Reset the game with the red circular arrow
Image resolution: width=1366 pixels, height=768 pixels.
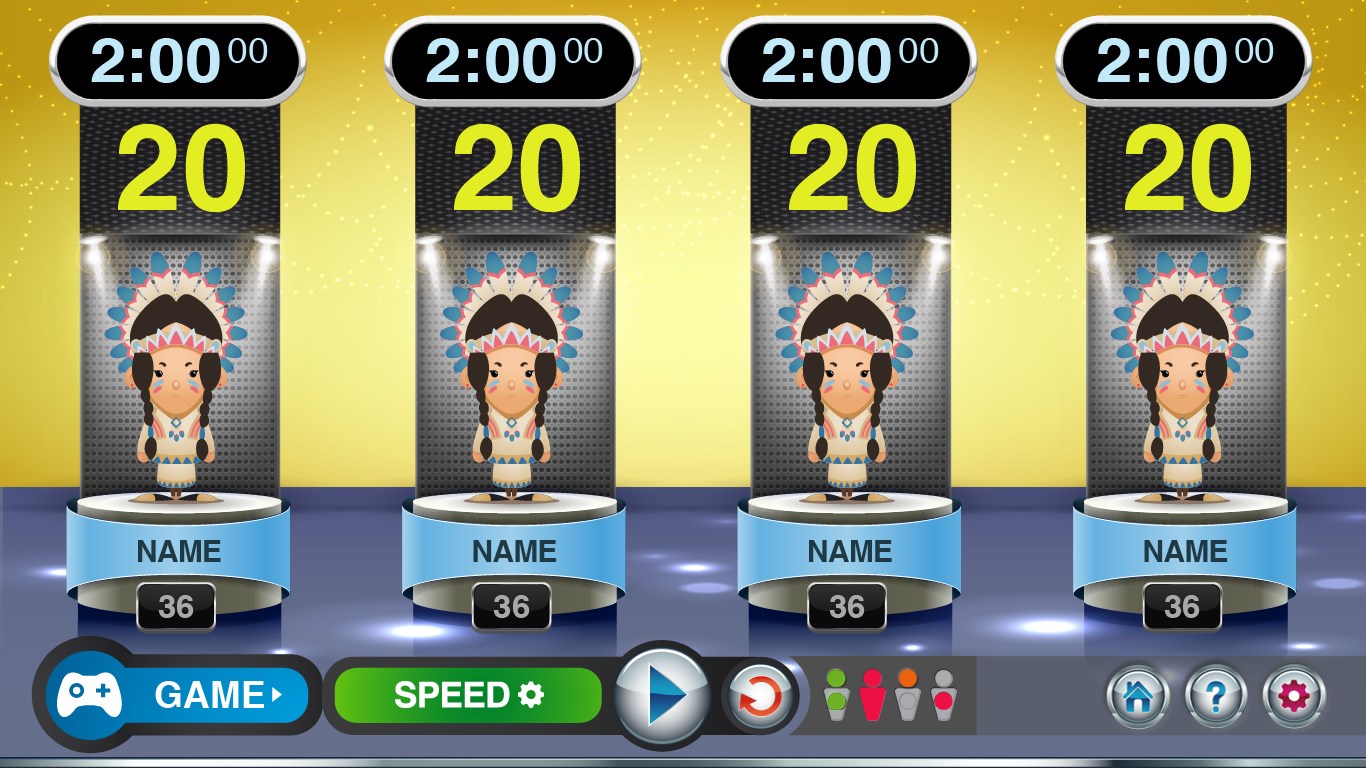(x=759, y=695)
